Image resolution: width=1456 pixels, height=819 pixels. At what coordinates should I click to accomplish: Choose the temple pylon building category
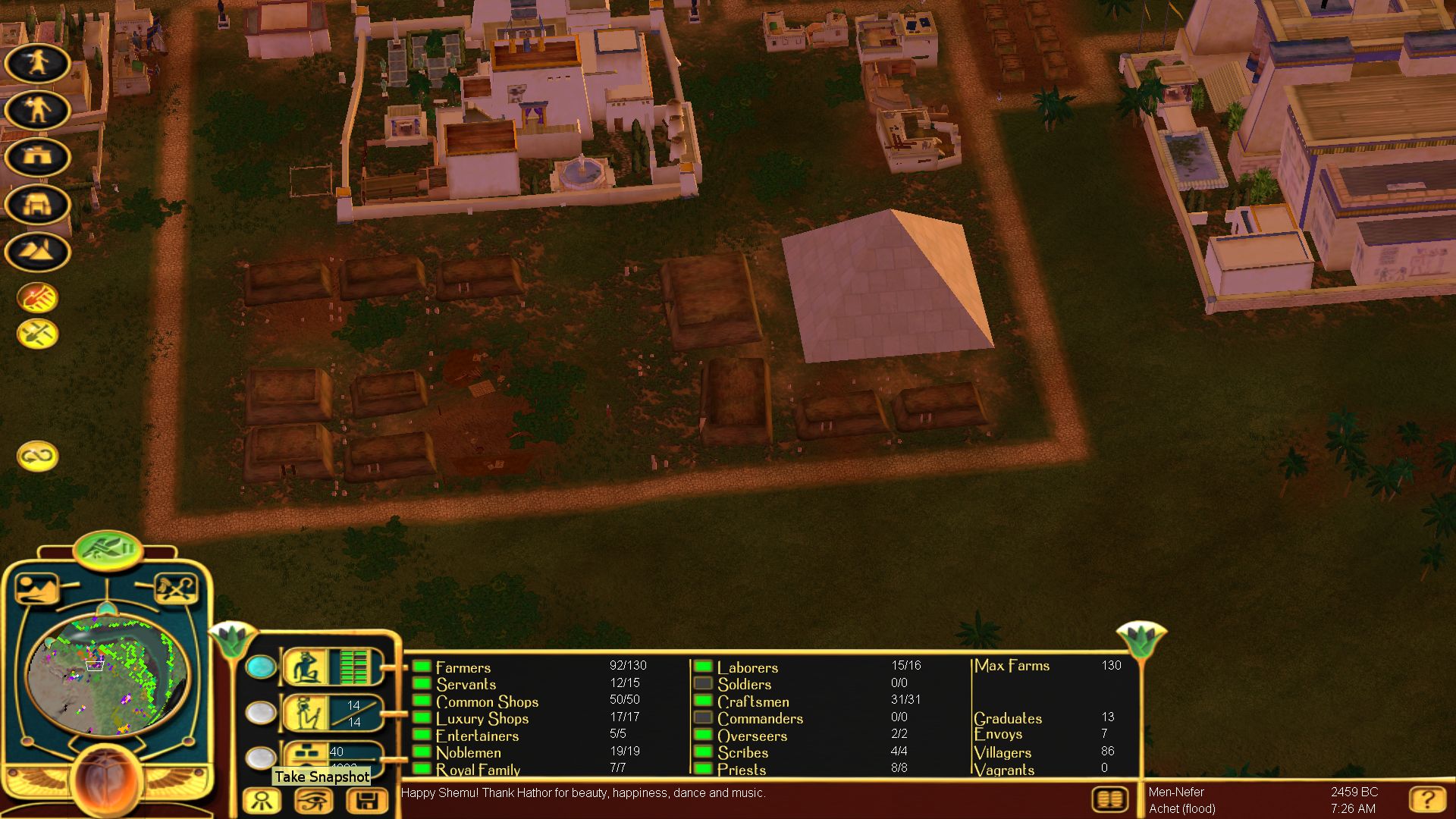(37, 205)
